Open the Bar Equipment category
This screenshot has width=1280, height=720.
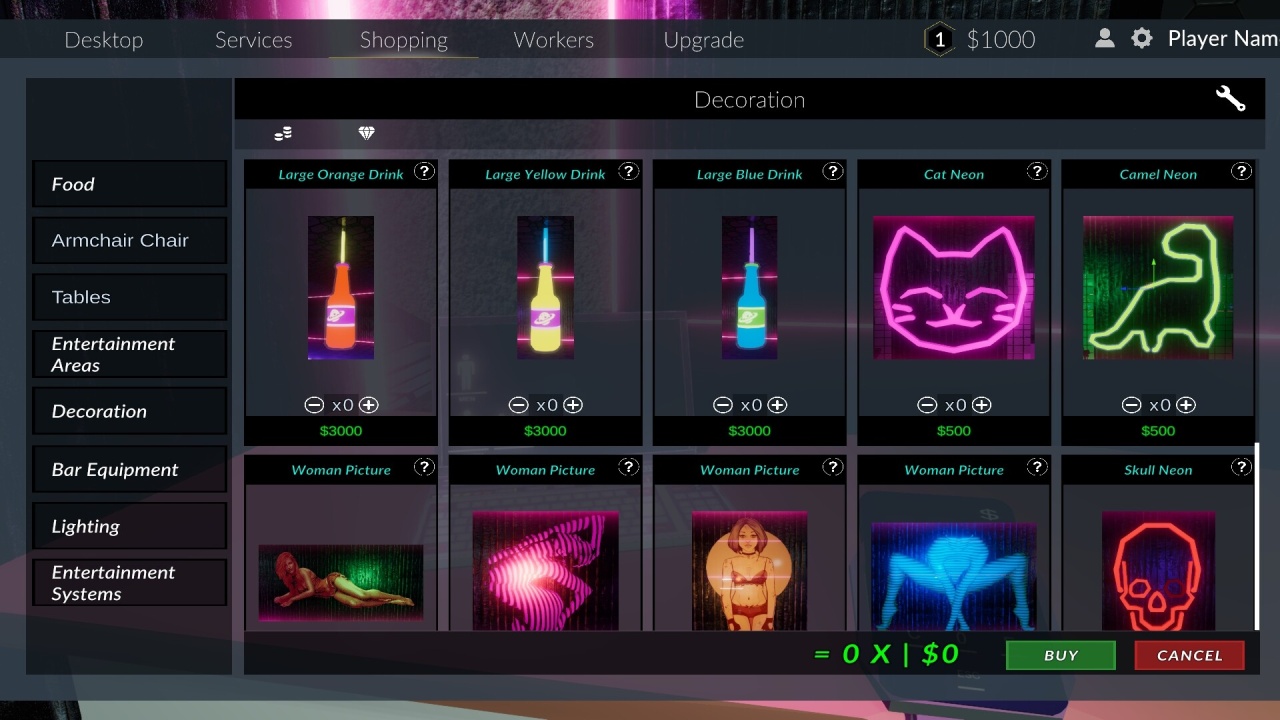point(129,470)
